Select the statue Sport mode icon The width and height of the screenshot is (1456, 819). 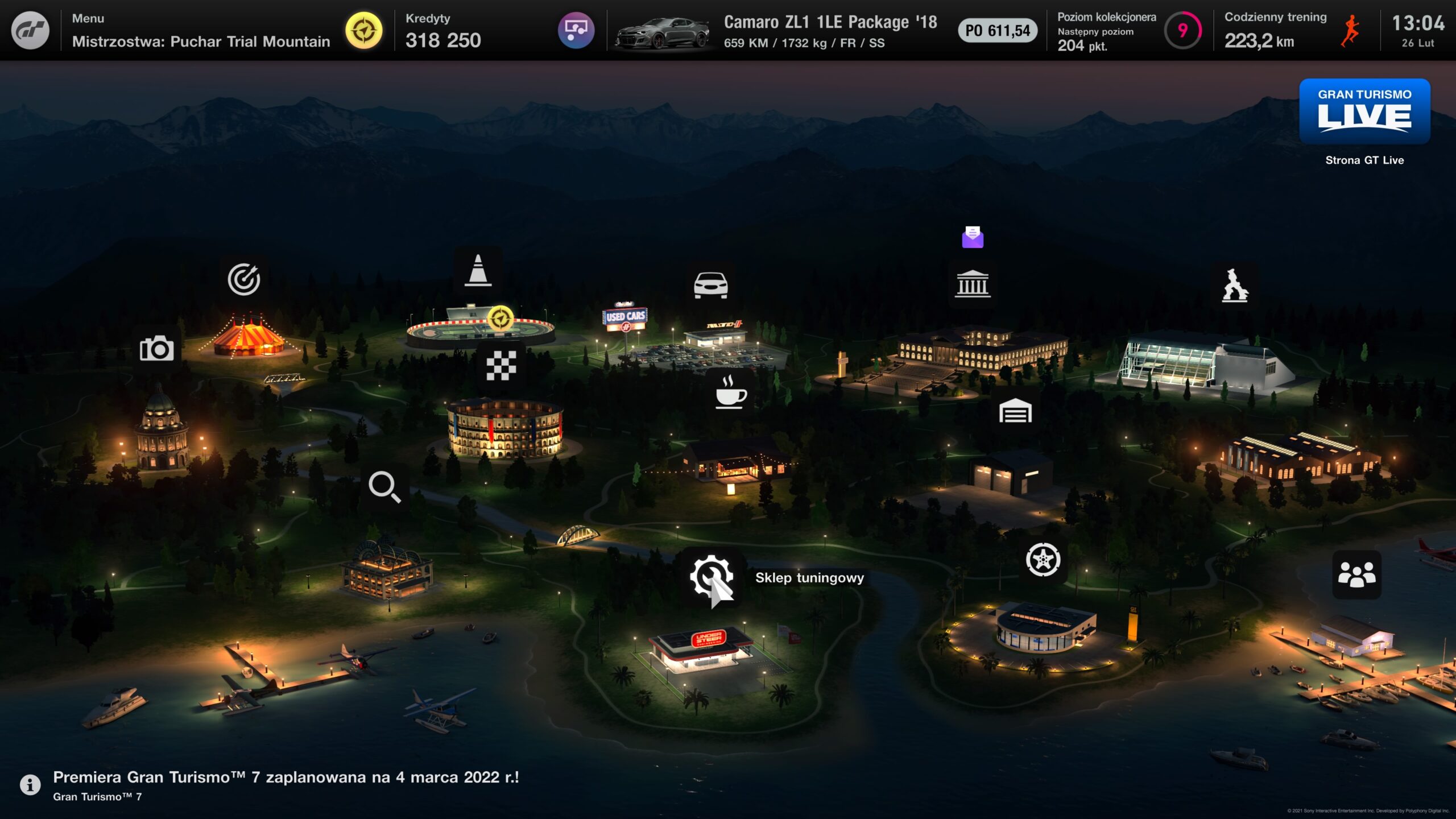pos(1235,285)
